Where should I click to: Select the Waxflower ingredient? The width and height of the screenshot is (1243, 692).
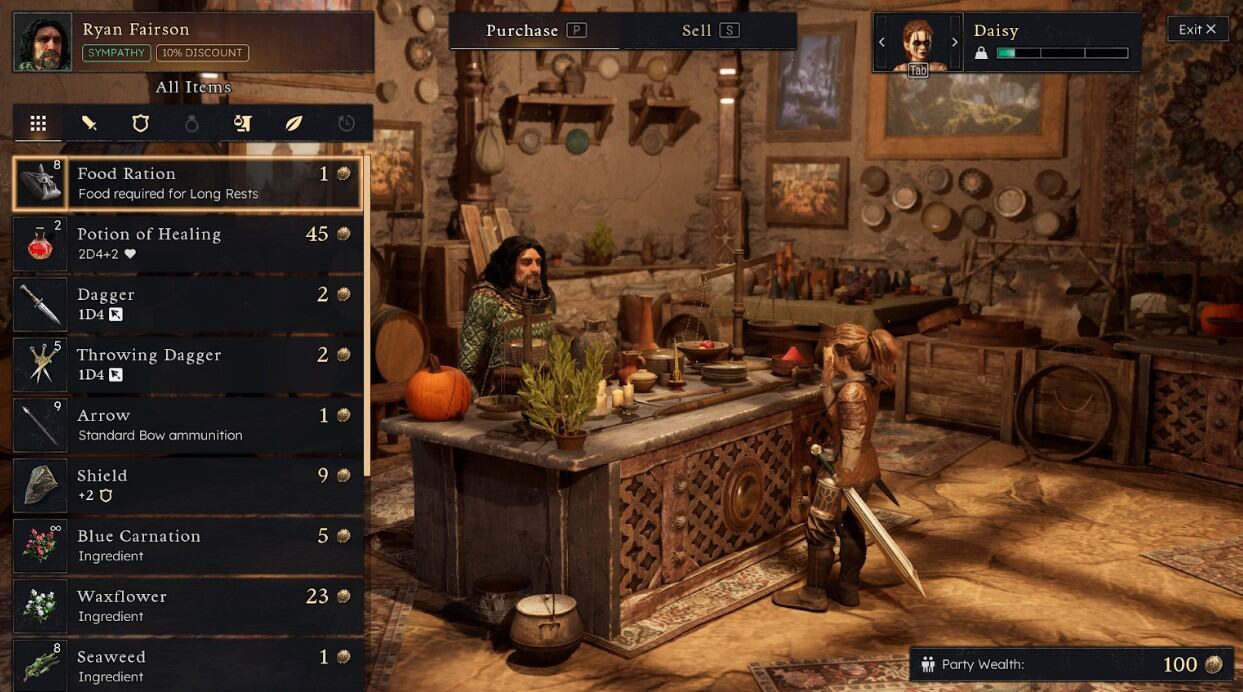click(188, 605)
